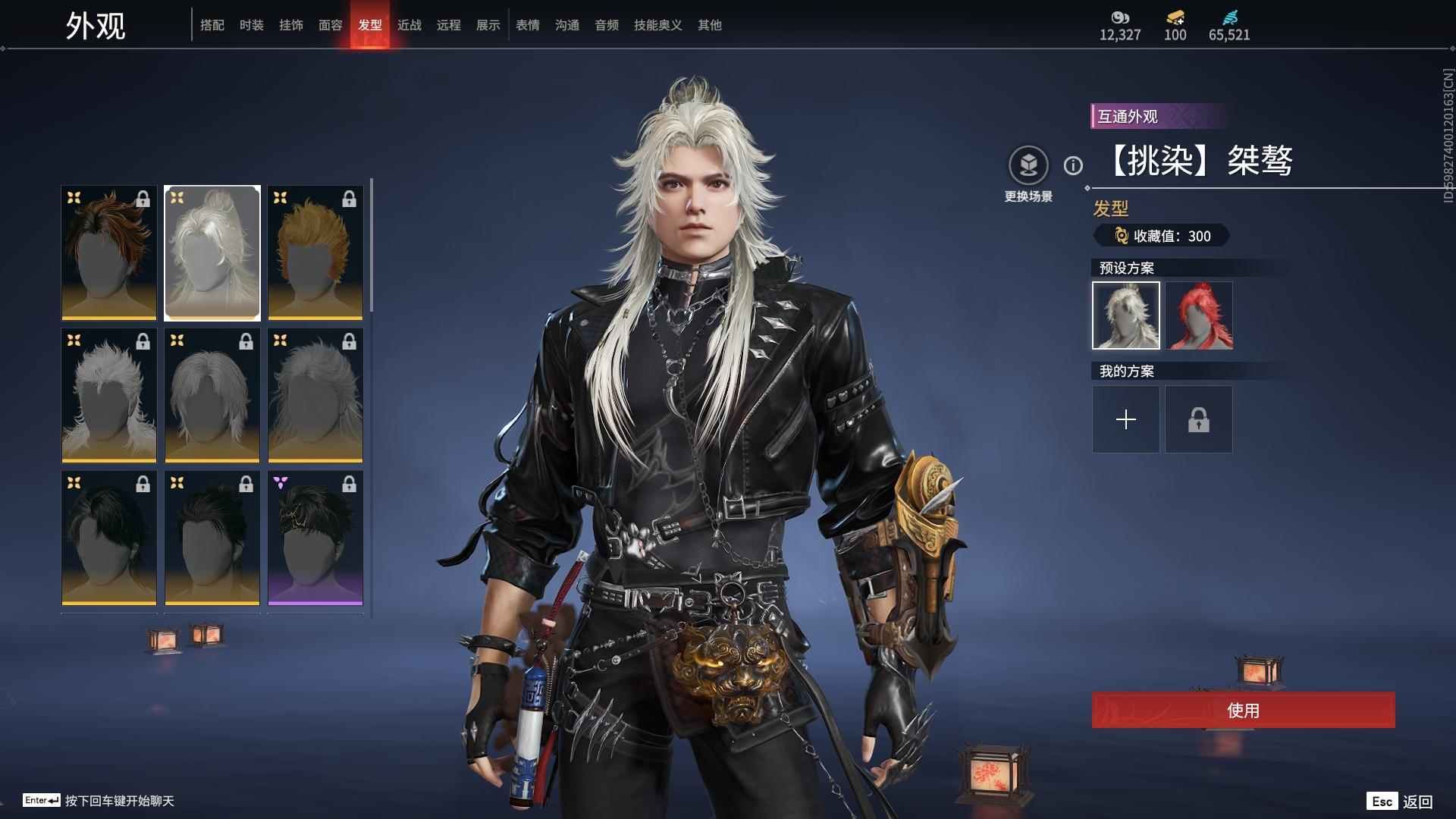Viewport: 1456px width, 819px height.
Task: Show hairstyle info via the i icon
Action: (1073, 165)
